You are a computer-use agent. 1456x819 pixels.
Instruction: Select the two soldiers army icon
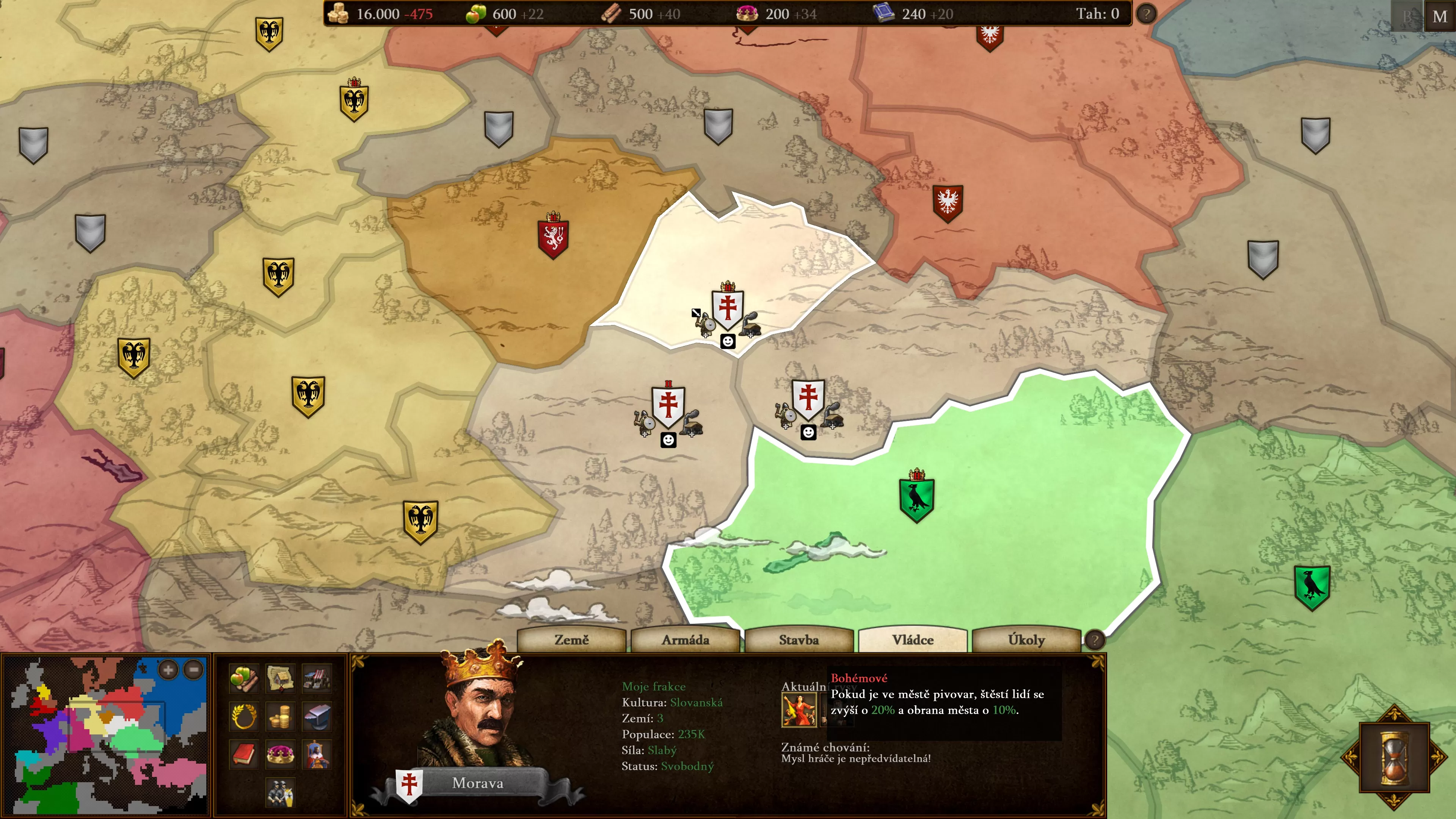(280, 792)
